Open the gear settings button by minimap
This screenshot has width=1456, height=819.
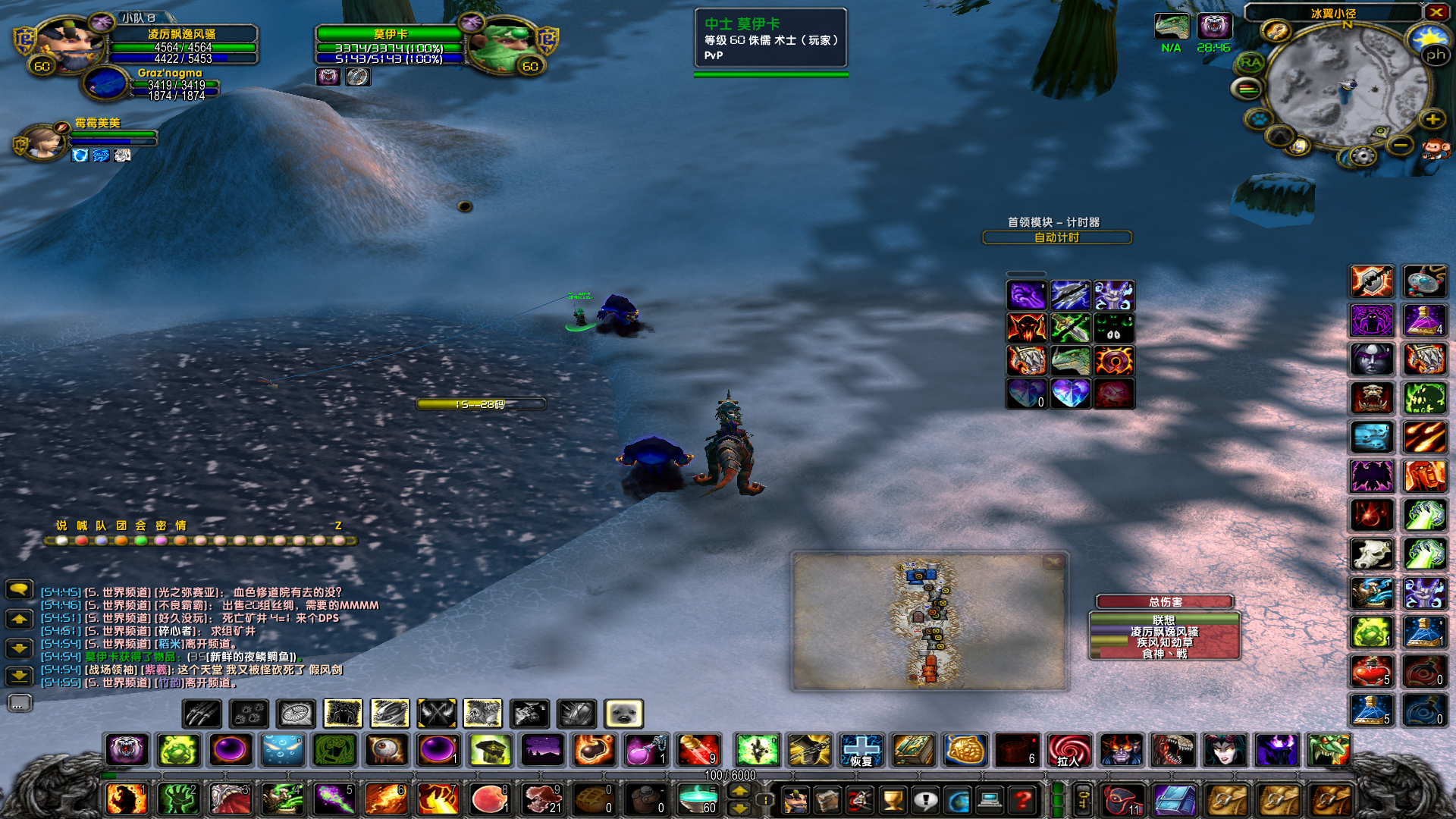pyautogui.click(x=1363, y=156)
